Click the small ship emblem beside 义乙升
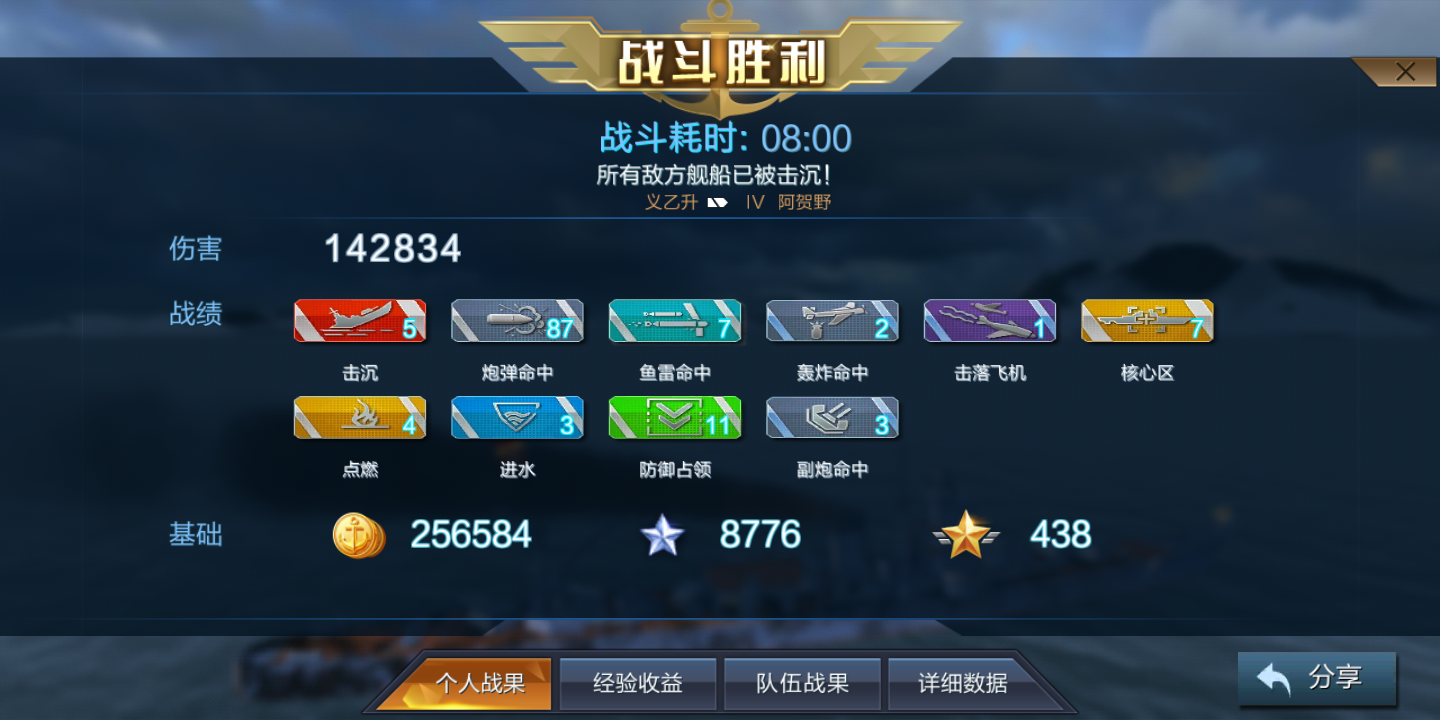Viewport: 1440px width, 720px height. pyautogui.click(x=715, y=202)
